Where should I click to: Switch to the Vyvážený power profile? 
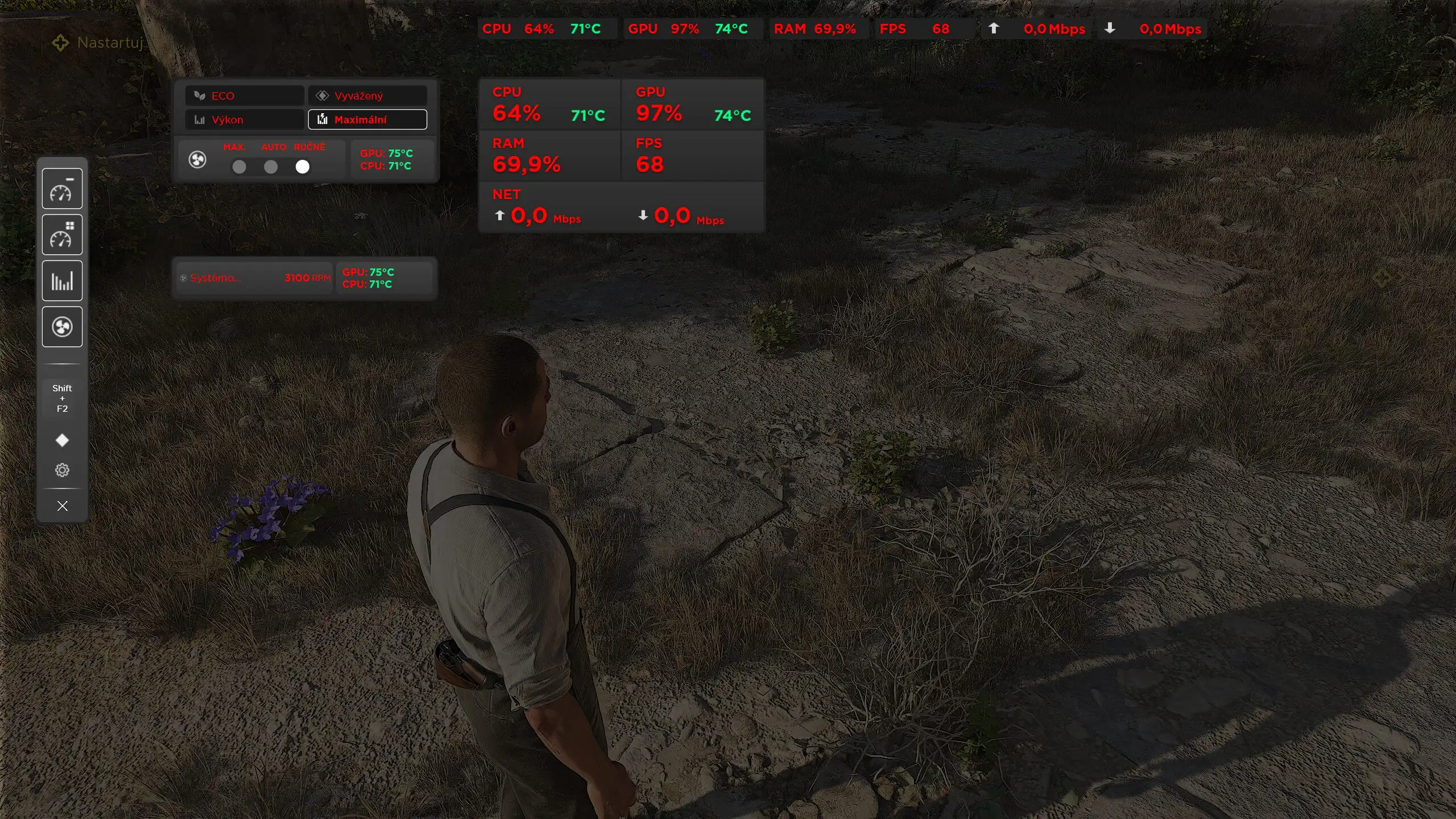point(367,96)
